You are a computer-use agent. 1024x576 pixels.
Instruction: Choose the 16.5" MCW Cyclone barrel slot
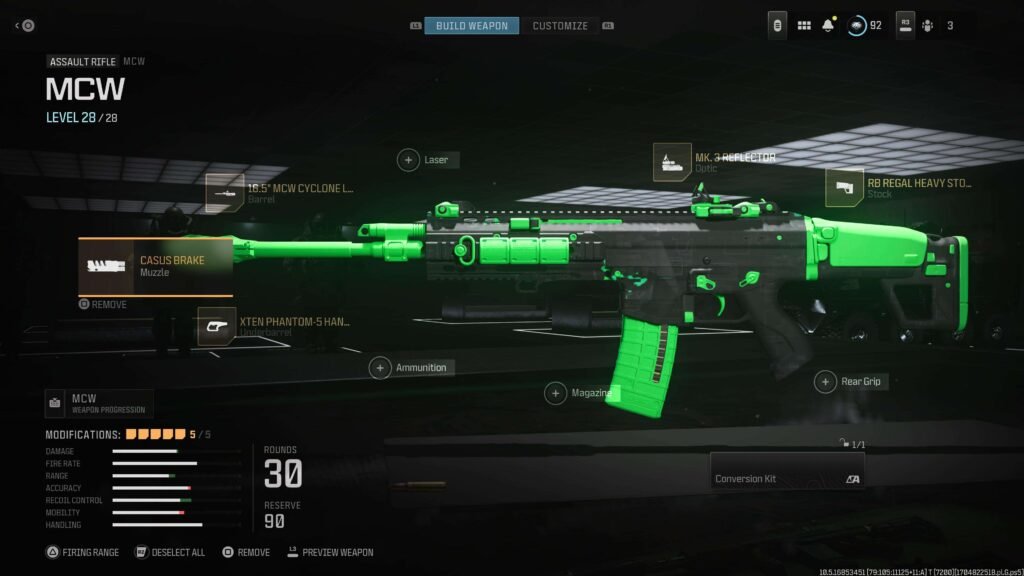225,193
